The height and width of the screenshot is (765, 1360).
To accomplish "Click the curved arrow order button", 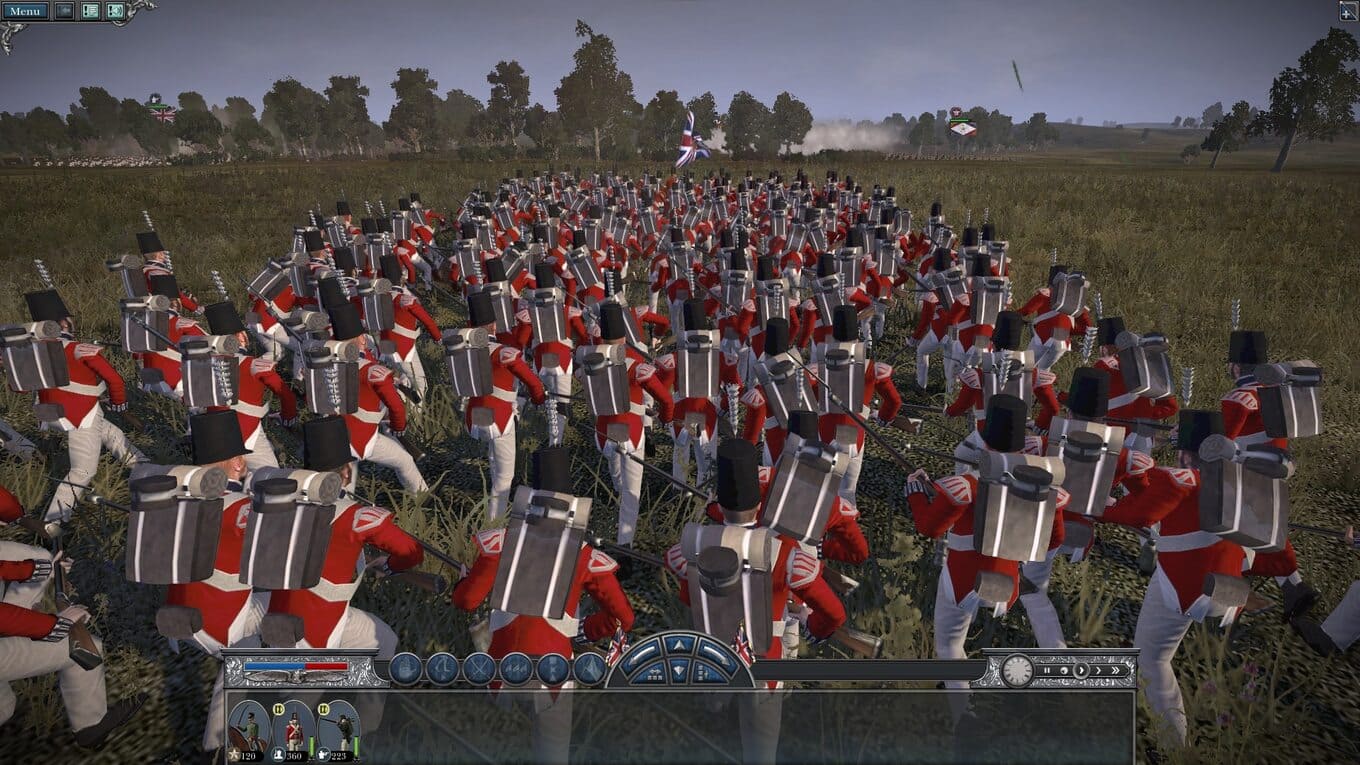I will (x=442, y=668).
